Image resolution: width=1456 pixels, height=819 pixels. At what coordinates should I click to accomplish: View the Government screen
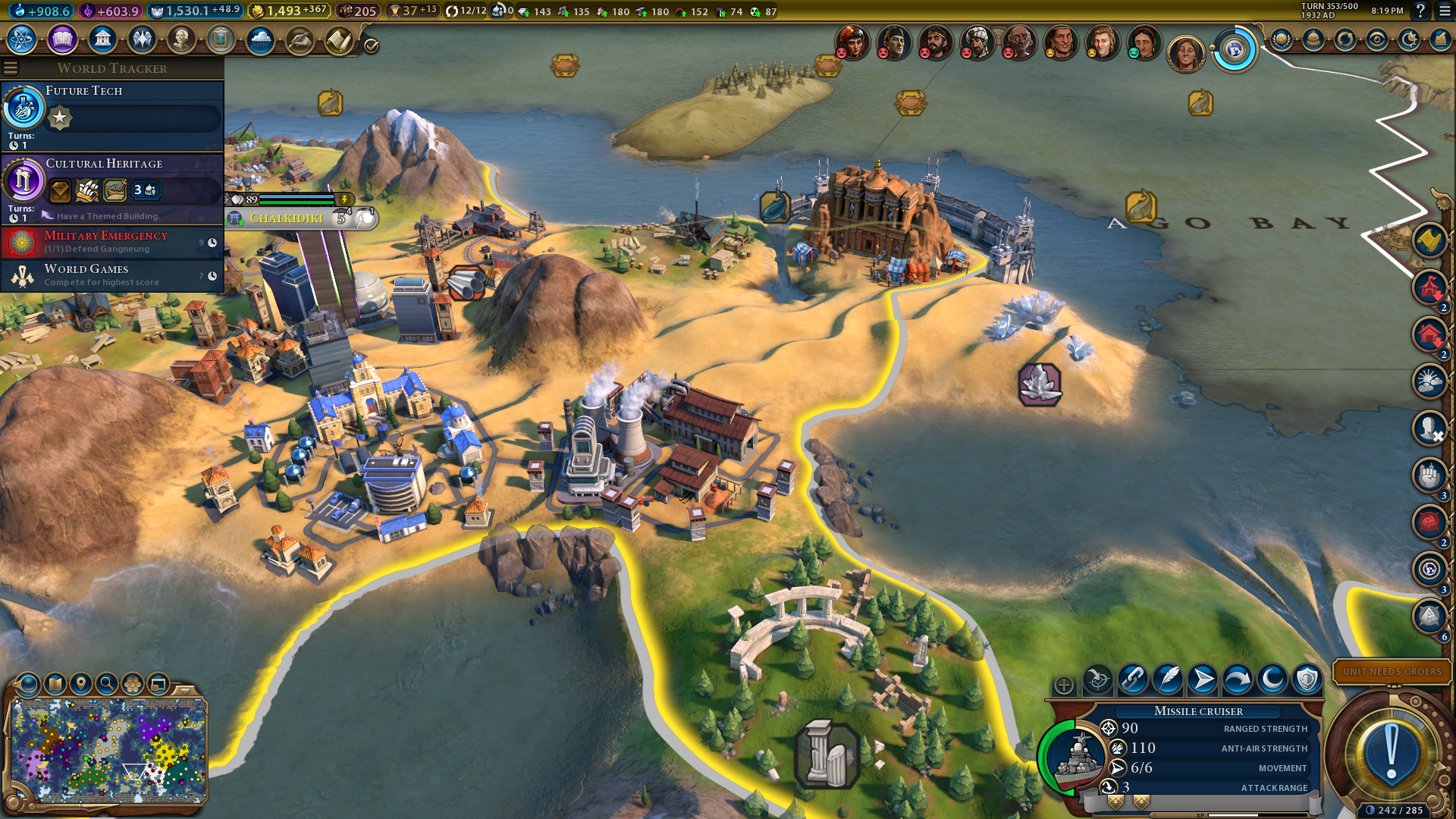pyautogui.click(x=102, y=39)
